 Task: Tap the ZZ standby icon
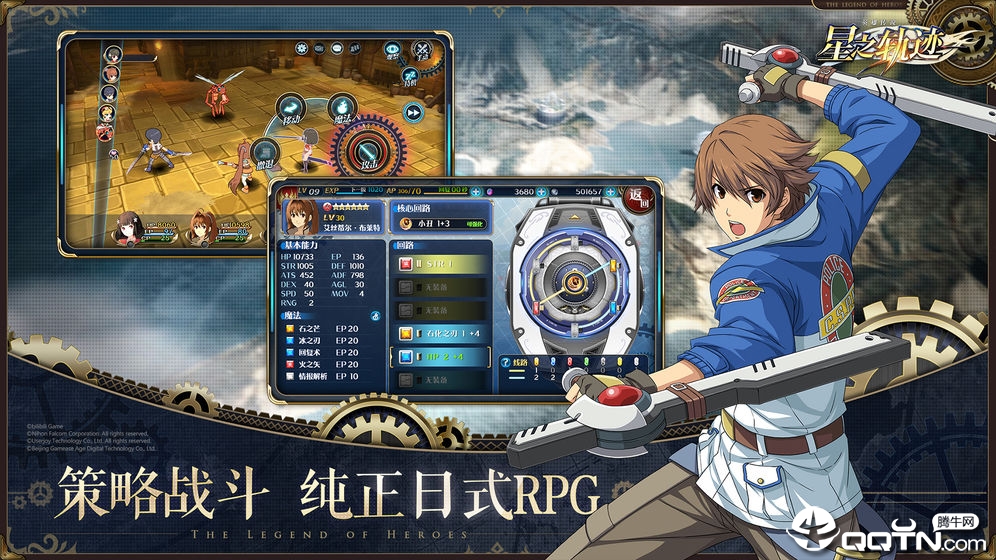(x=411, y=74)
